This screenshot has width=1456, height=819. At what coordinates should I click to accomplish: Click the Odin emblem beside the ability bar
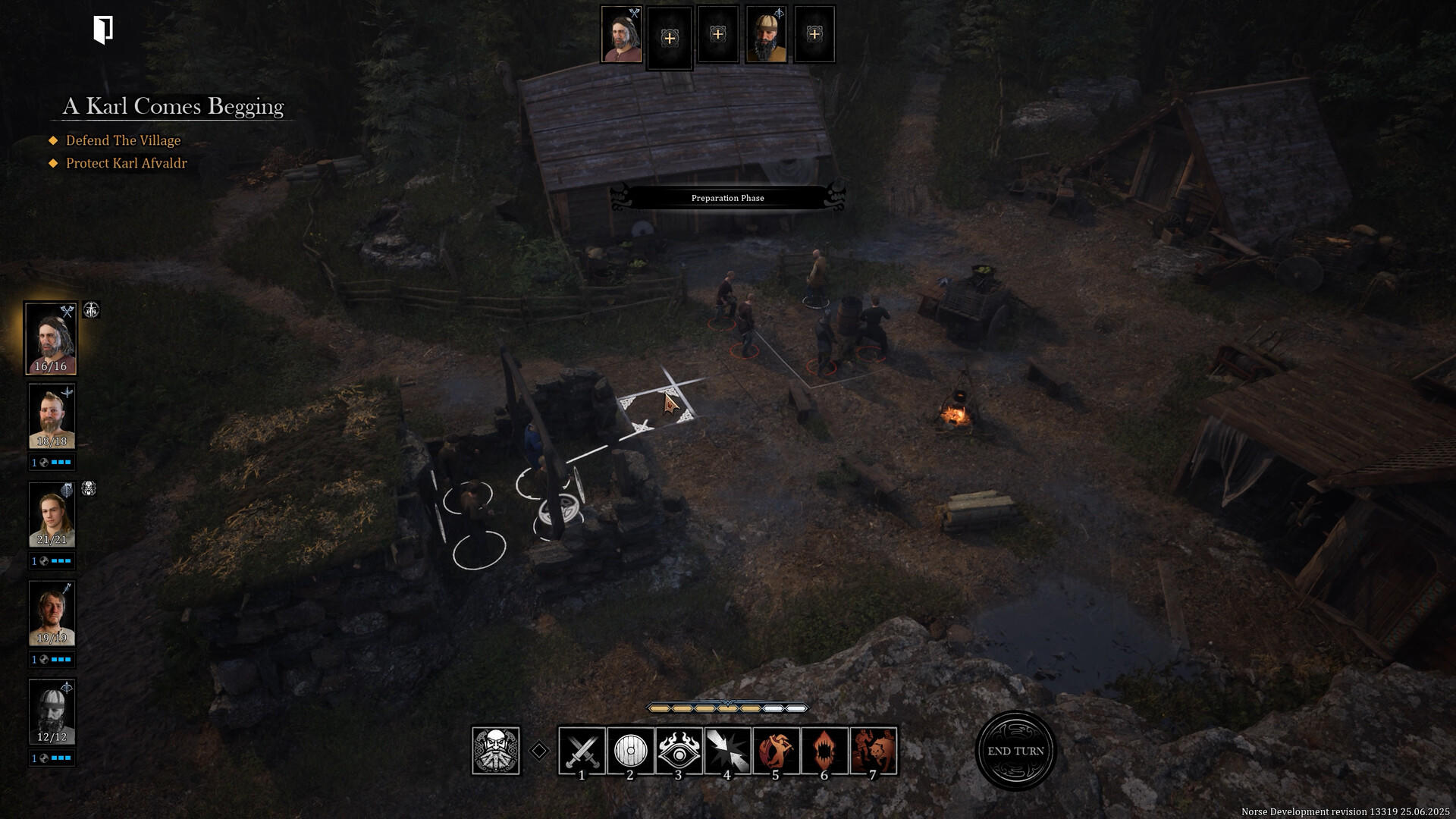497,750
